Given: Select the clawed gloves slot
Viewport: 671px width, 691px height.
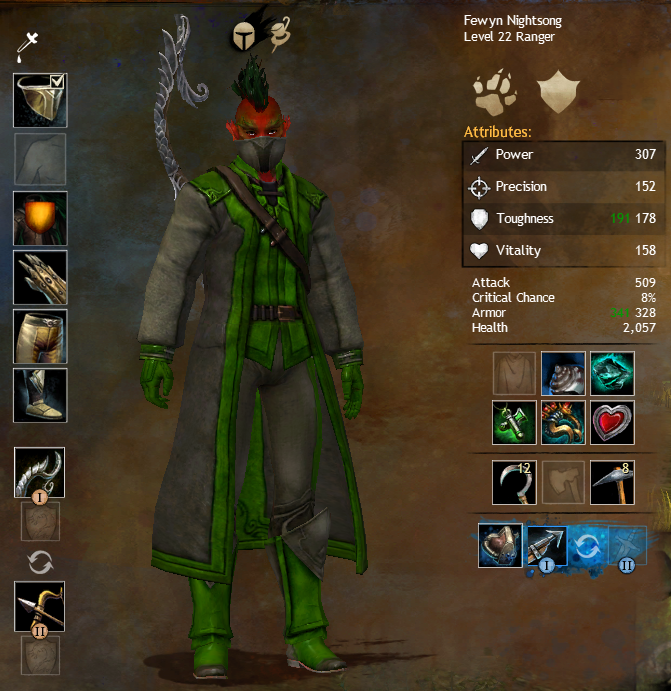Looking at the screenshot, I should point(40,277).
